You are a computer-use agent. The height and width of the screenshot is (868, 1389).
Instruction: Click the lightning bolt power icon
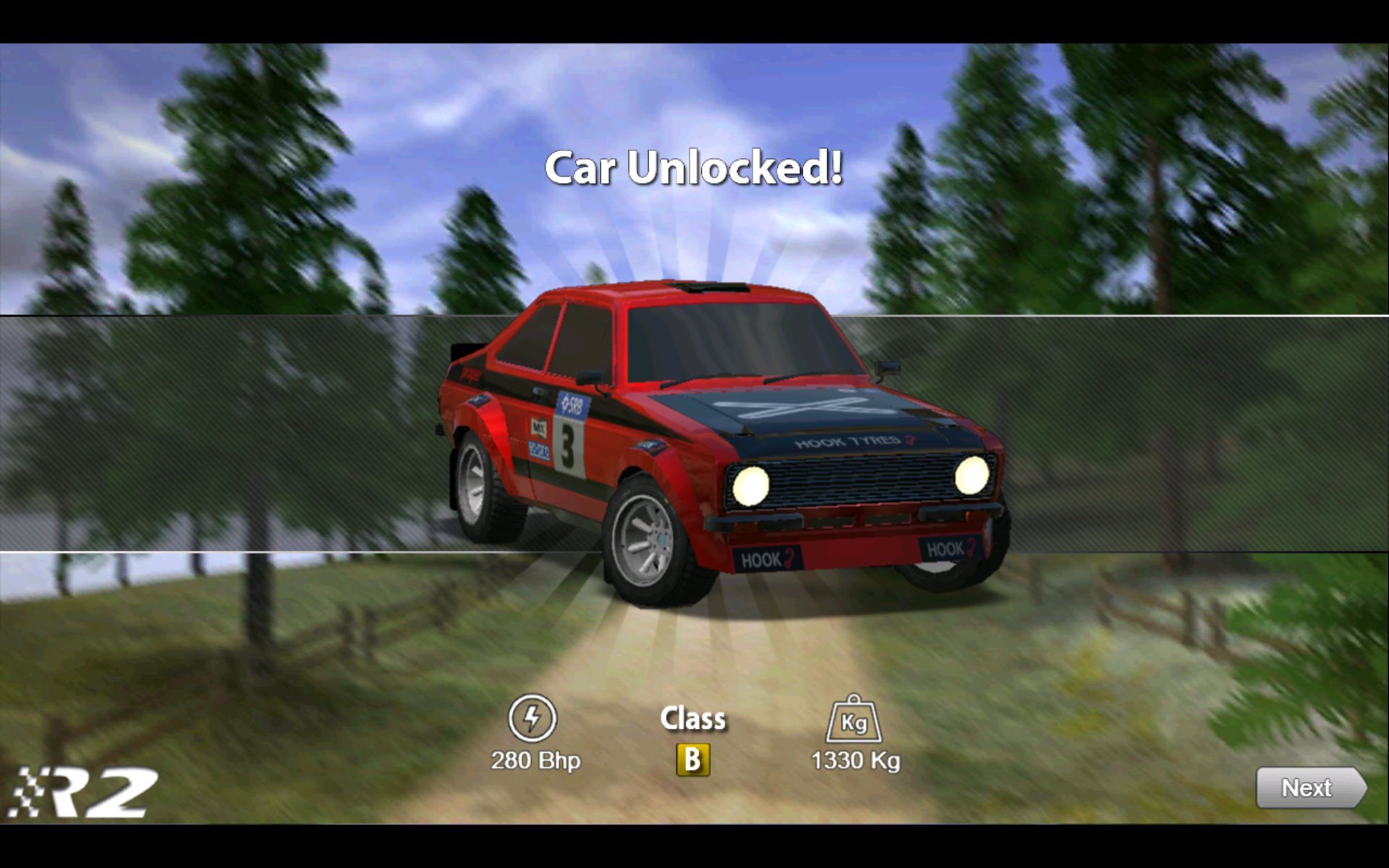click(533, 719)
